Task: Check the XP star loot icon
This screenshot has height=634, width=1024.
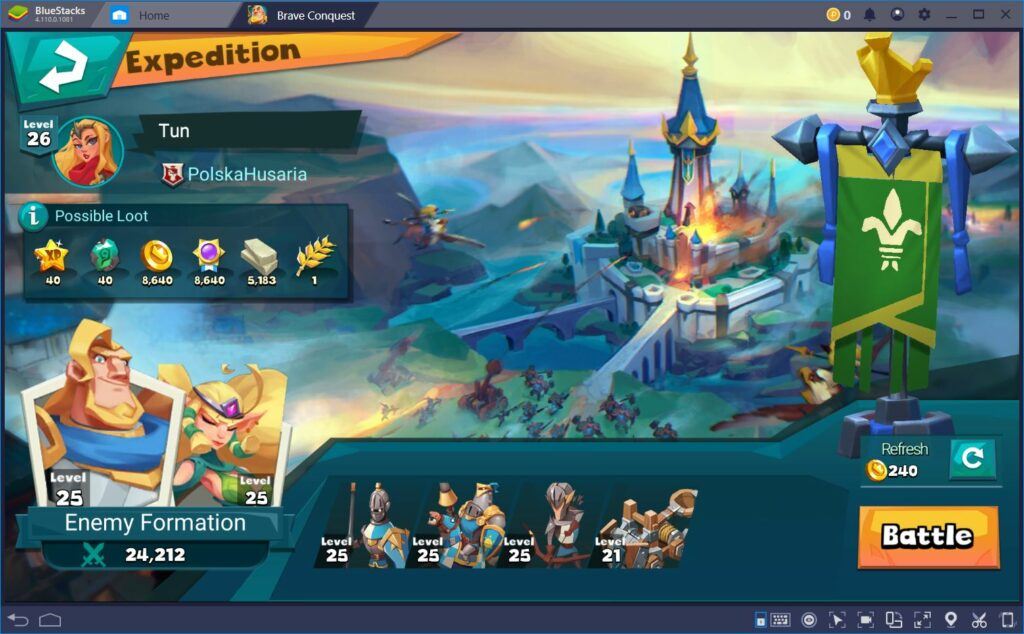Action: (51, 257)
